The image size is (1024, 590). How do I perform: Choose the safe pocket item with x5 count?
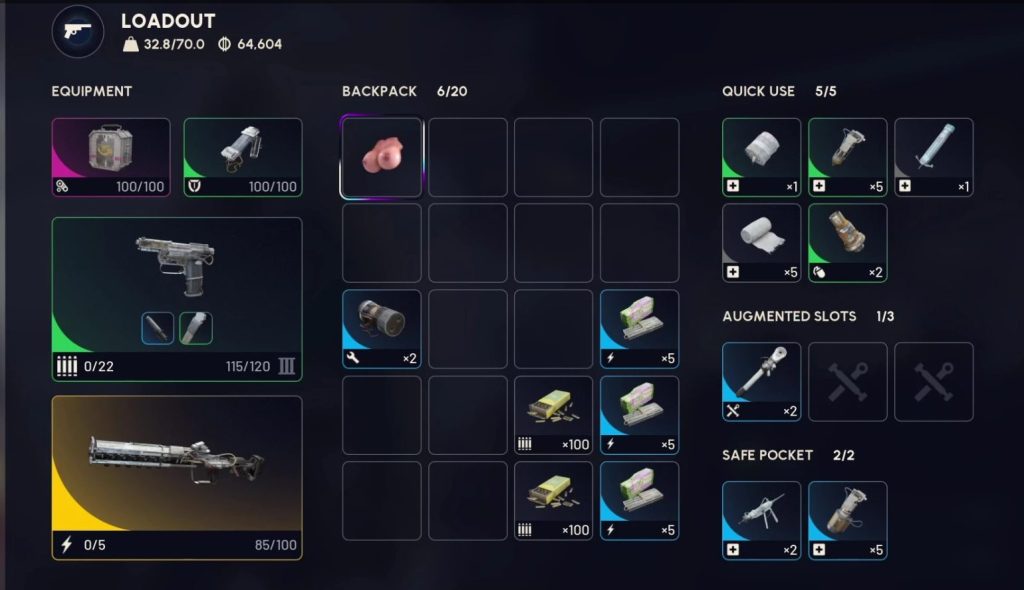847,520
